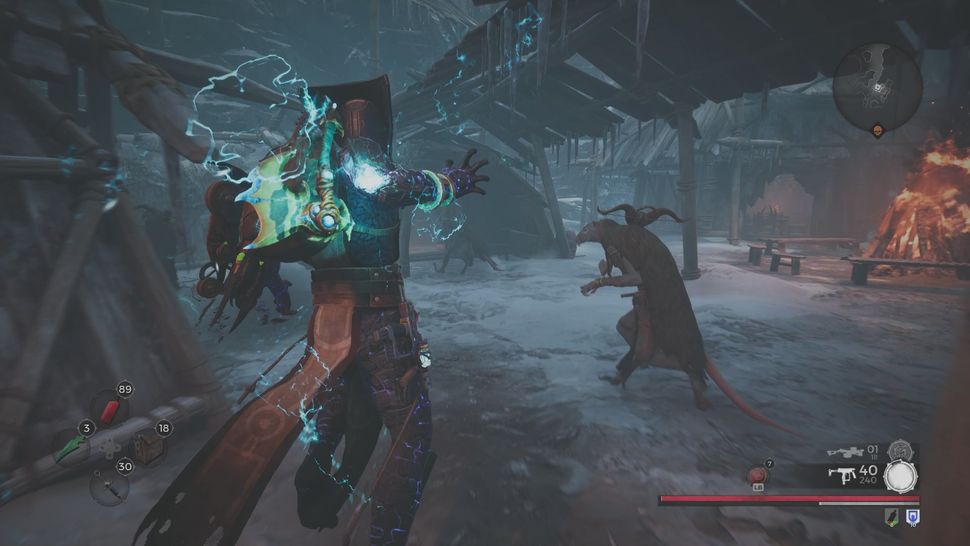Image resolution: width=970 pixels, height=546 pixels.
Task: Click the orange skull marker below the minimap
Action: click(878, 131)
